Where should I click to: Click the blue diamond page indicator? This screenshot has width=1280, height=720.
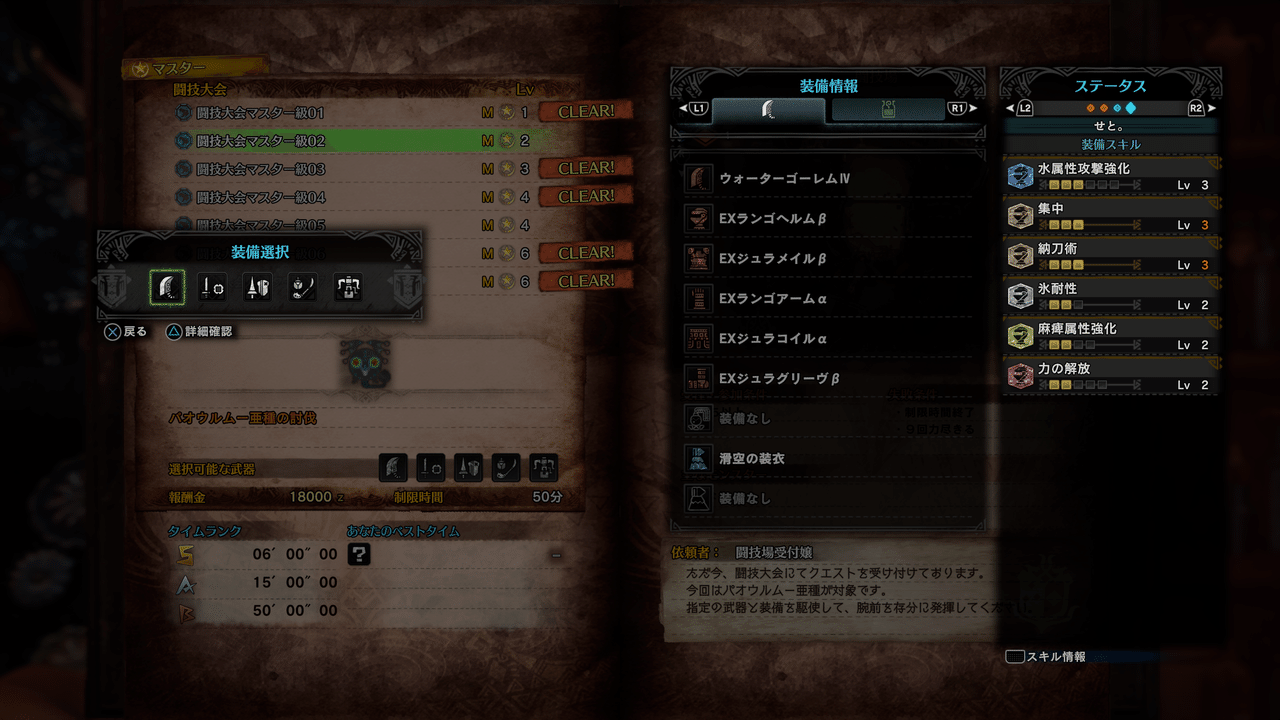[x=1131, y=107]
